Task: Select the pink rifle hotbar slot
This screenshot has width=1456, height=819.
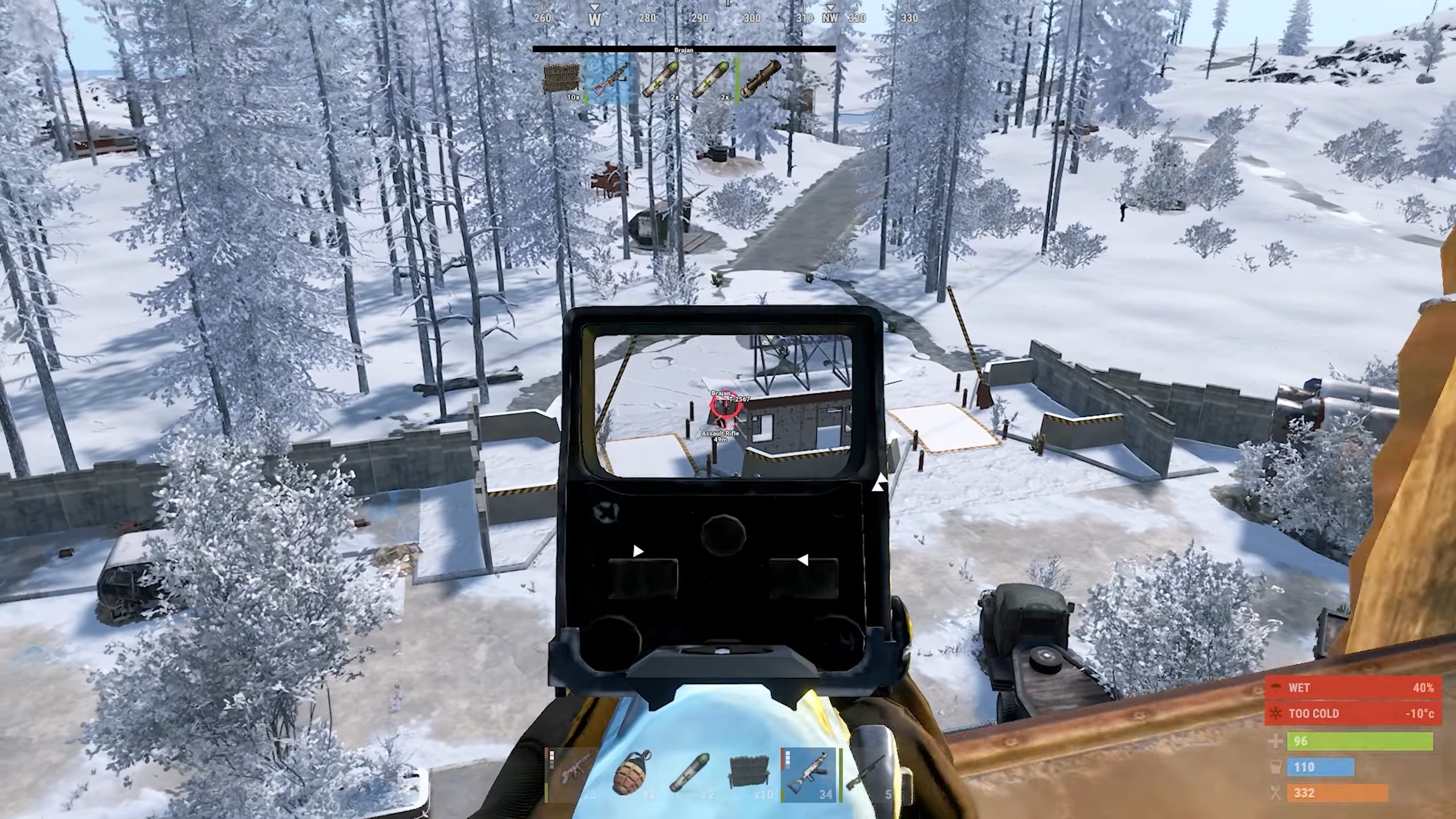Action: (x=572, y=775)
